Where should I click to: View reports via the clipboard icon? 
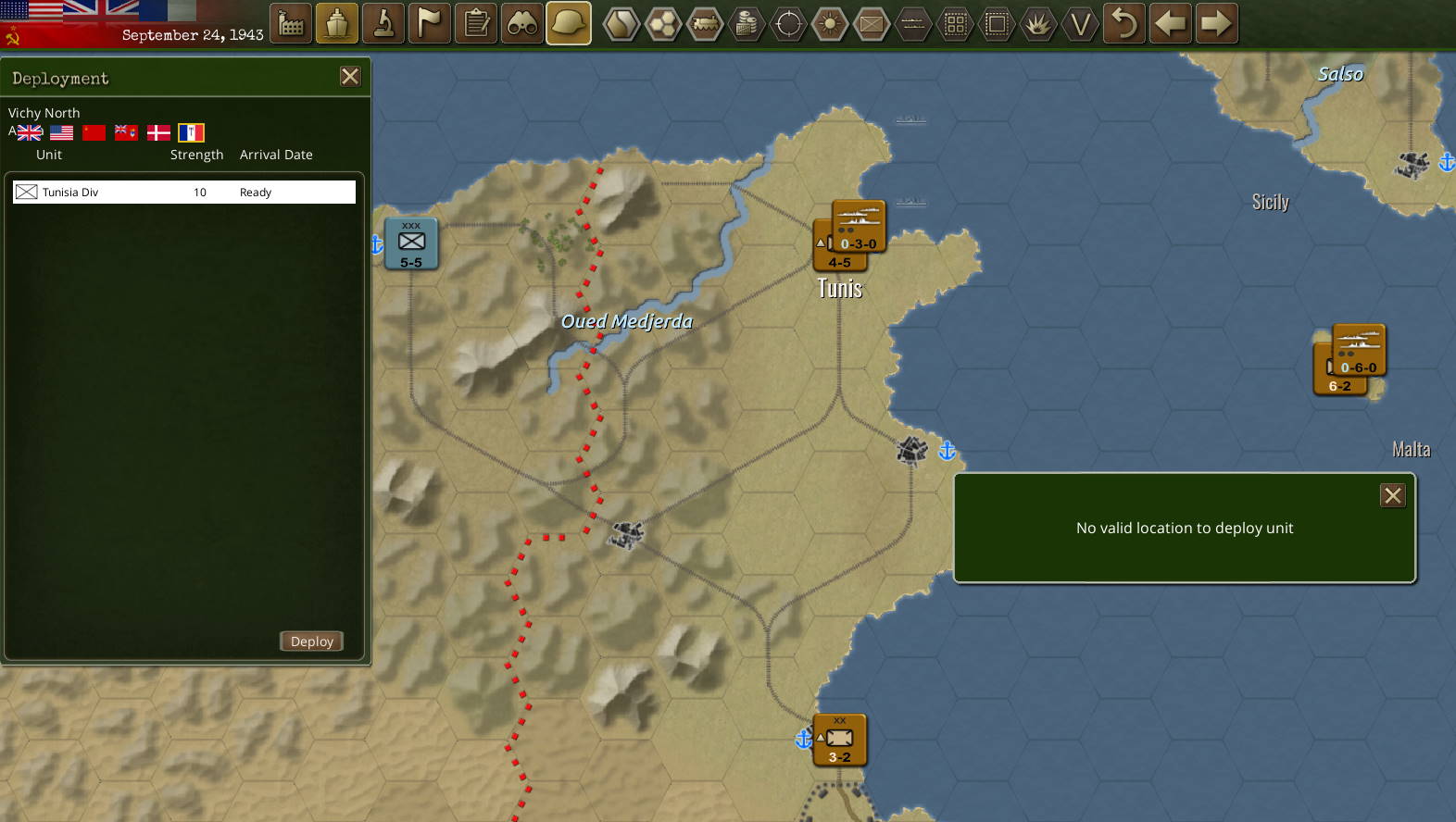click(475, 23)
